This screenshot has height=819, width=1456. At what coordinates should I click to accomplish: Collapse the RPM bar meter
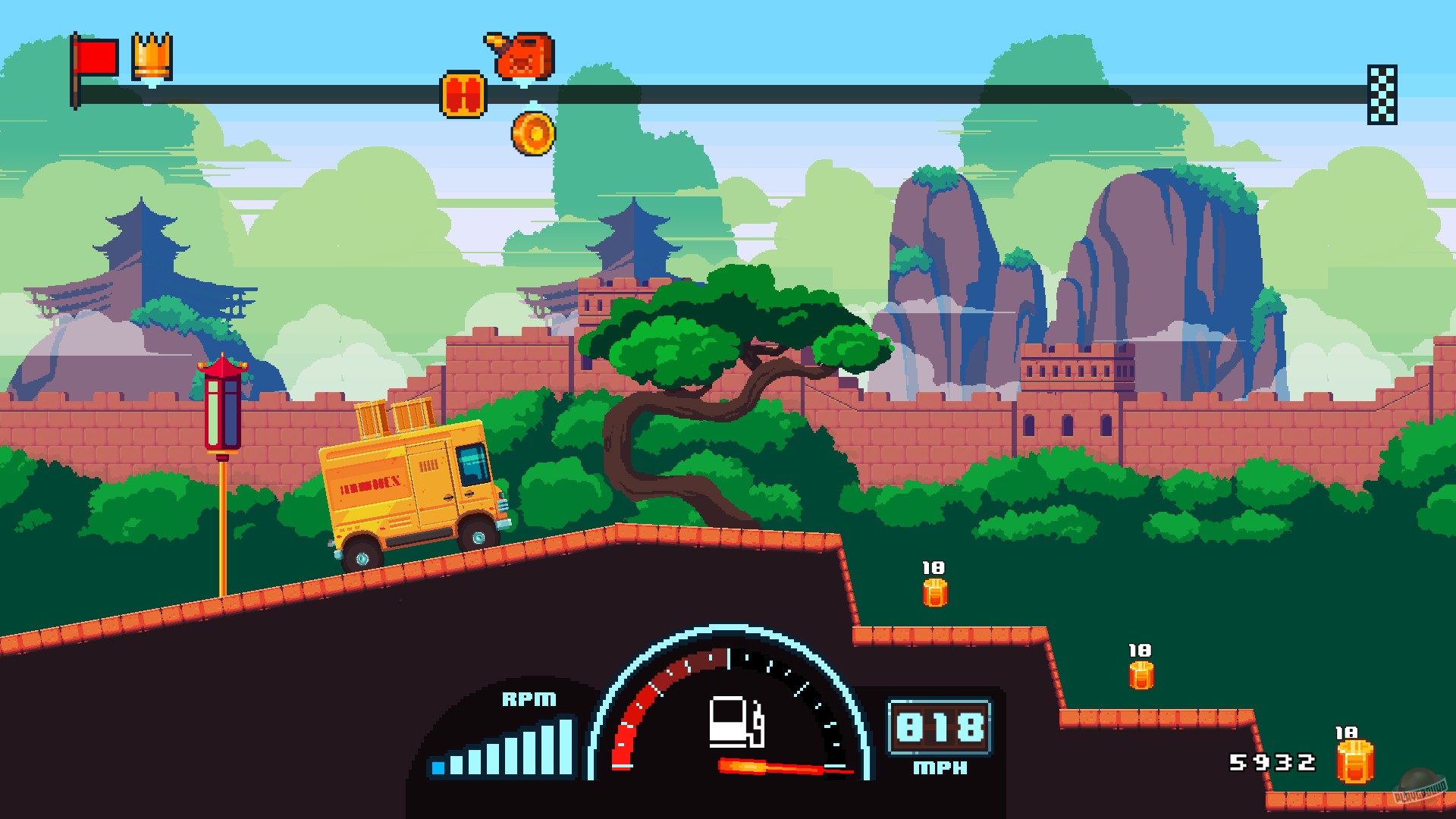pos(502,747)
